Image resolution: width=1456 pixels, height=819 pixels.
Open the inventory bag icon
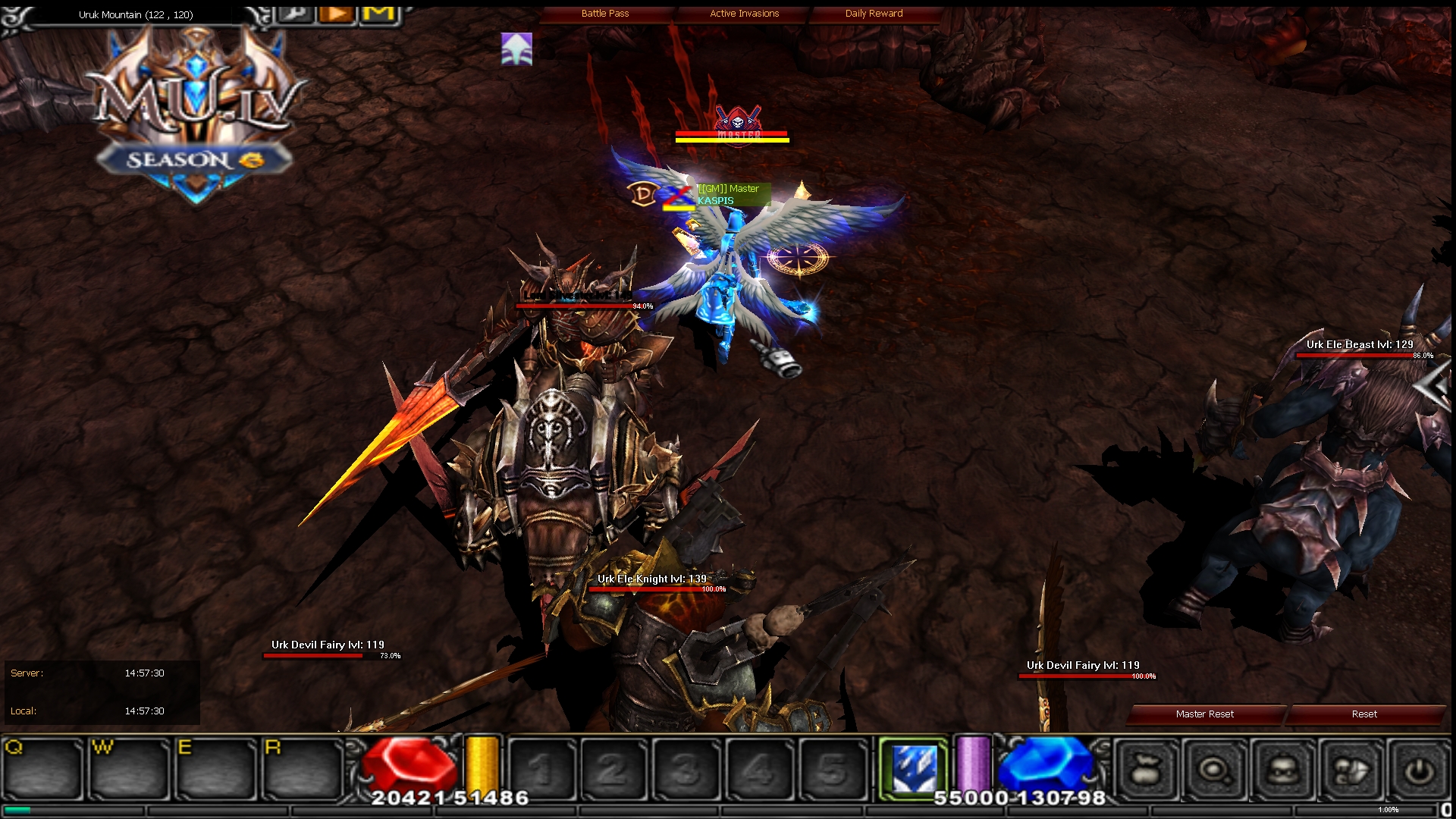(x=1145, y=767)
